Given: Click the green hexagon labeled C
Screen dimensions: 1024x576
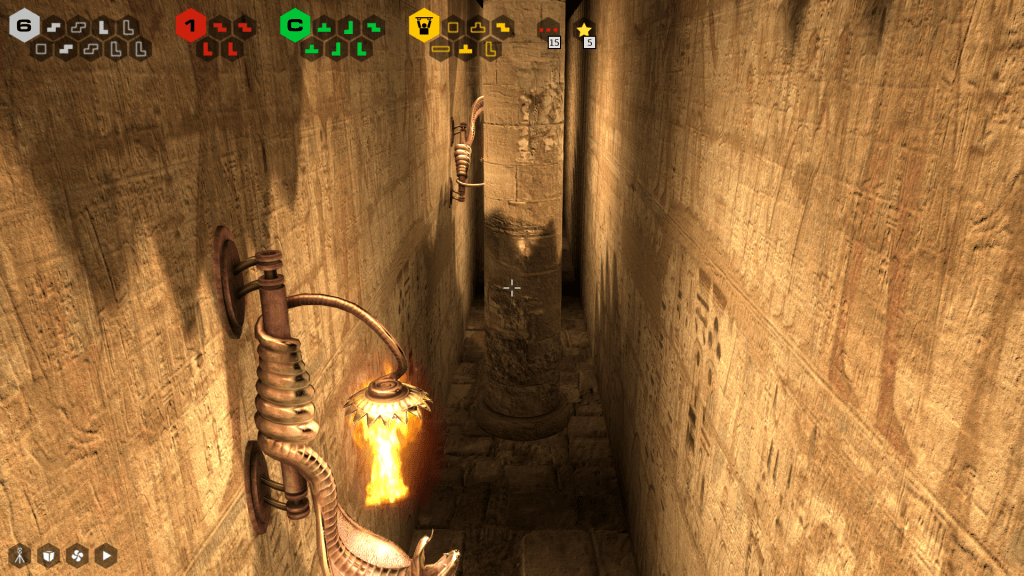Looking at the screenshot, I should pyautogui.click(x=295, y=25).
